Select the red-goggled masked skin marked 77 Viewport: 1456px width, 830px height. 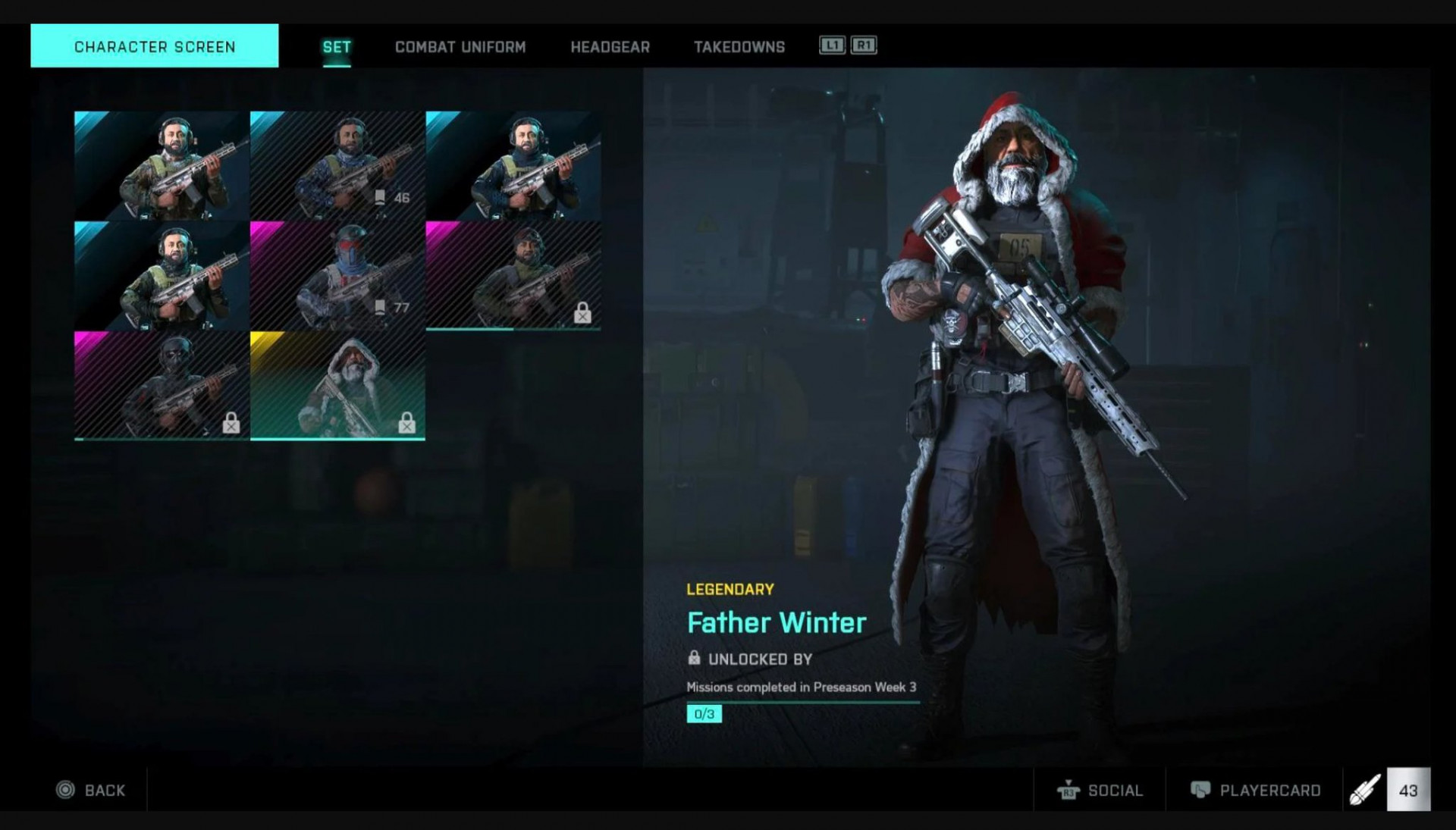pos(337,275)
